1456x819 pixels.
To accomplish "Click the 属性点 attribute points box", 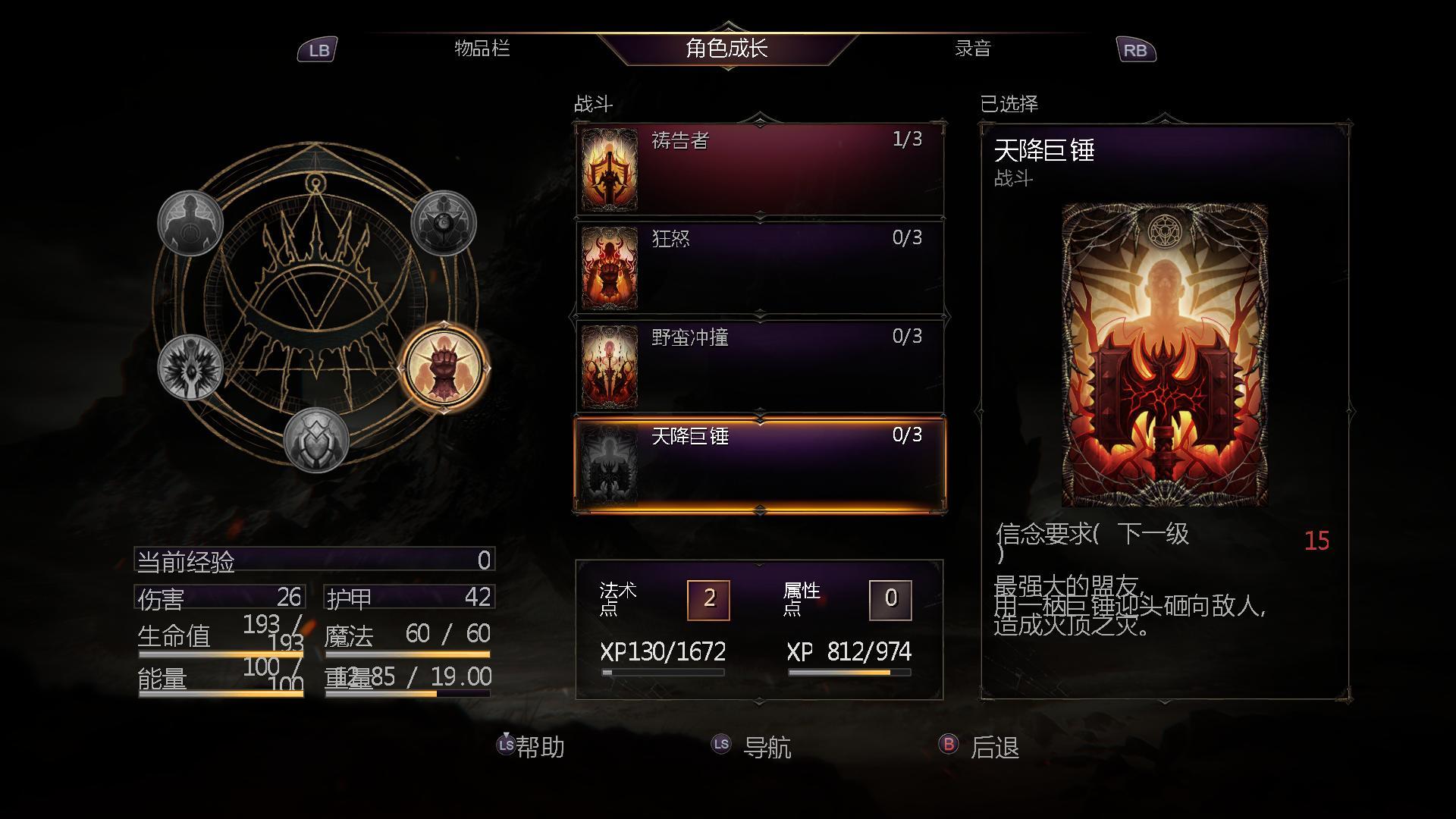I will [x=890, y=600].
